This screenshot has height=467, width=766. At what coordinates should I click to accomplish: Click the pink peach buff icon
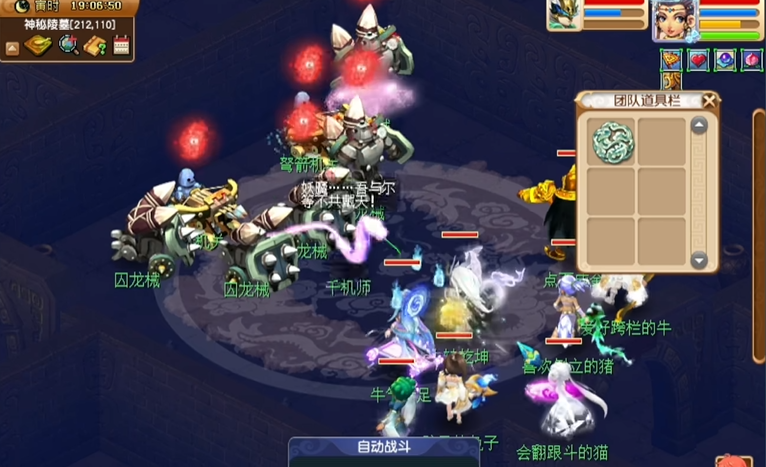750,60
